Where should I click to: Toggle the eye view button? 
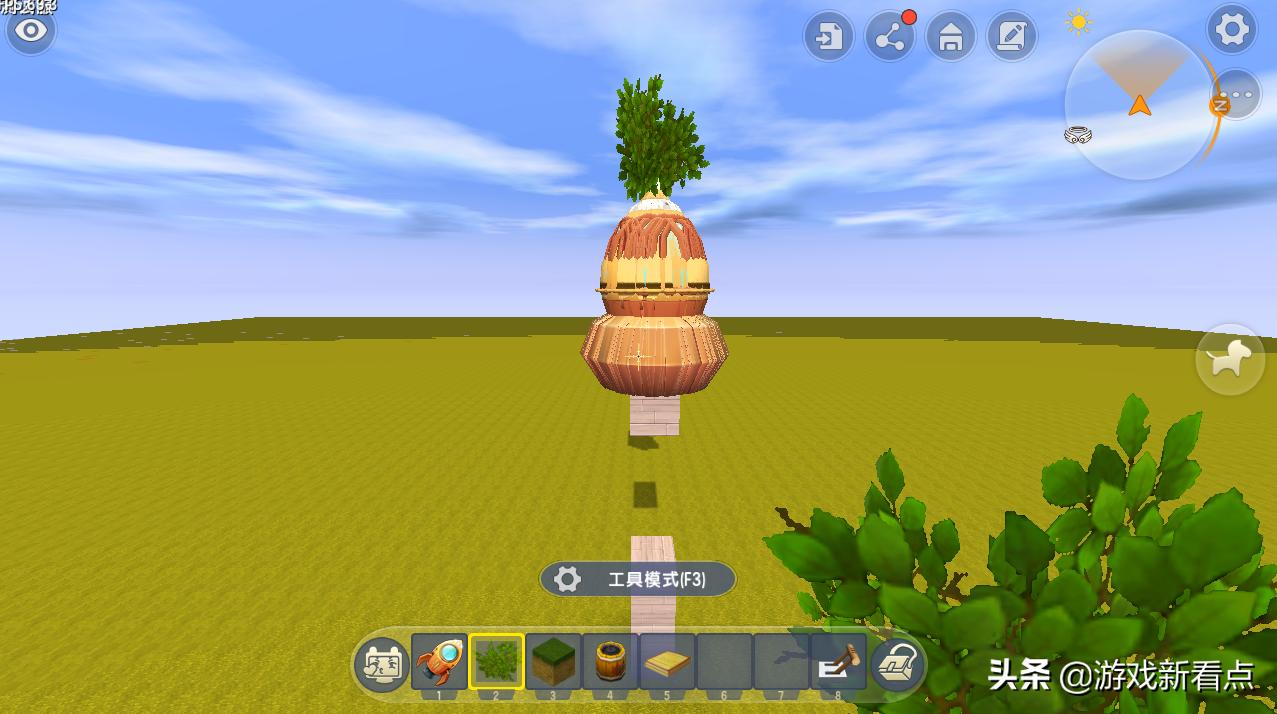pyautogui.click(x=31, y=31)
